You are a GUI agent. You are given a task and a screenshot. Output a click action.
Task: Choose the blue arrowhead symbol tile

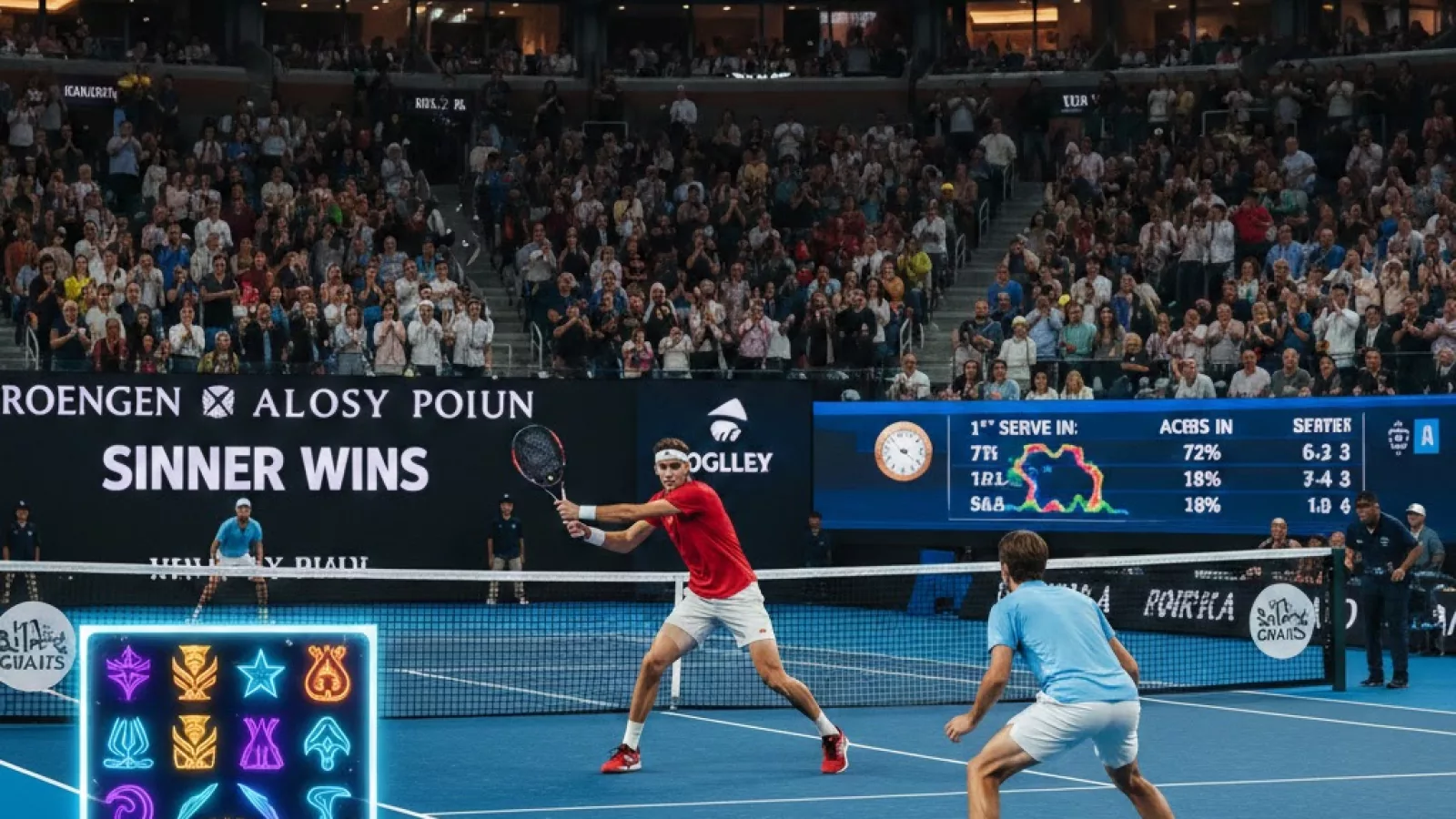327,743
